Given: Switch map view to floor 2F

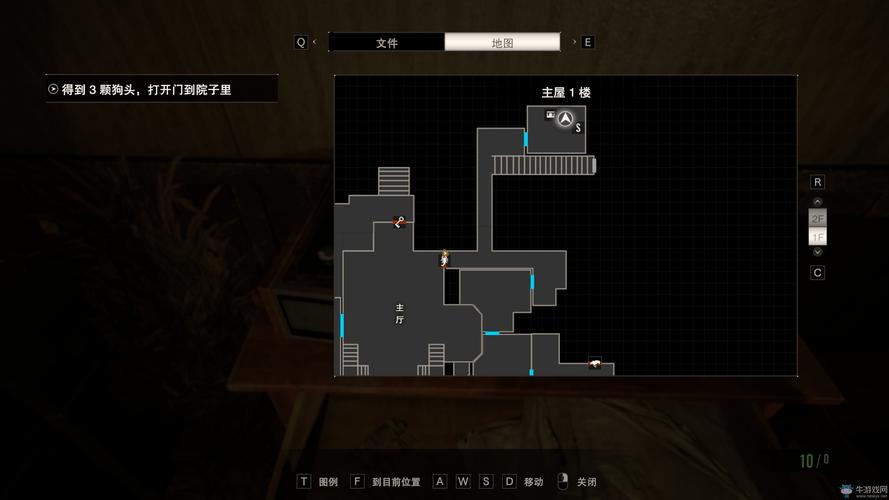Looking at the screenshot, I should [x=817, y=218].
